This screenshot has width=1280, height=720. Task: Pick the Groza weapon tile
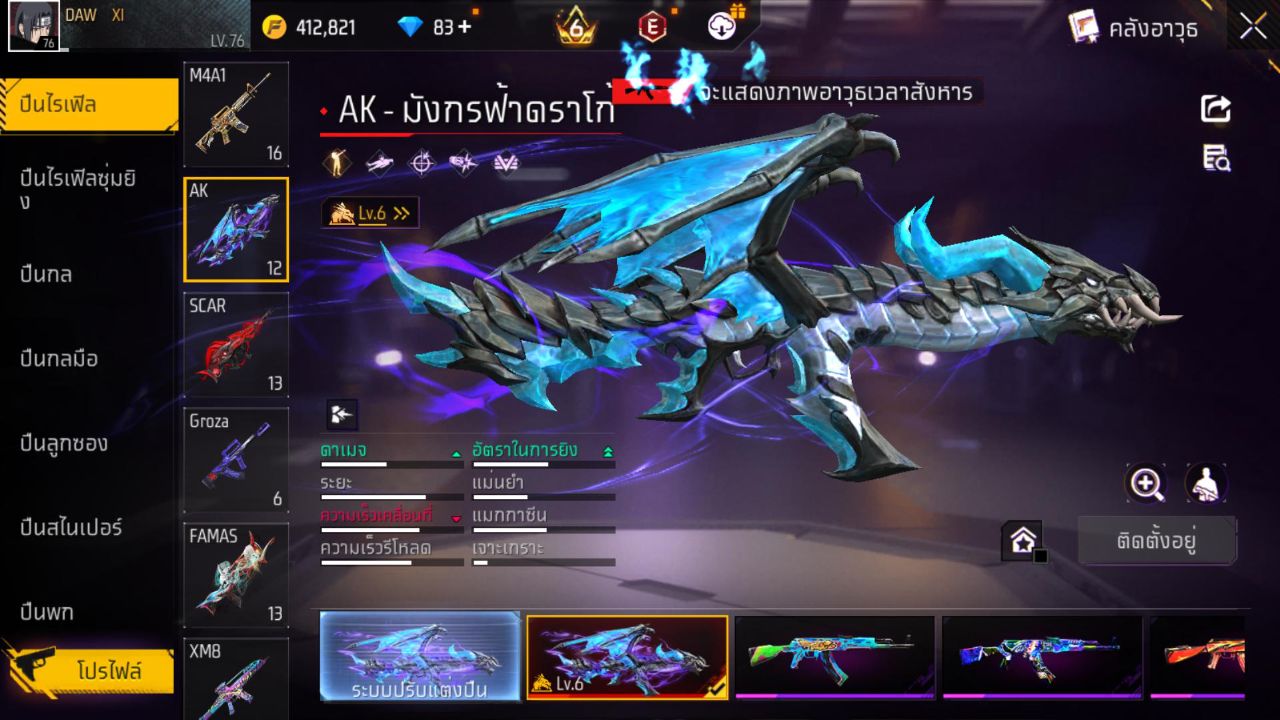tap(236, 460)
